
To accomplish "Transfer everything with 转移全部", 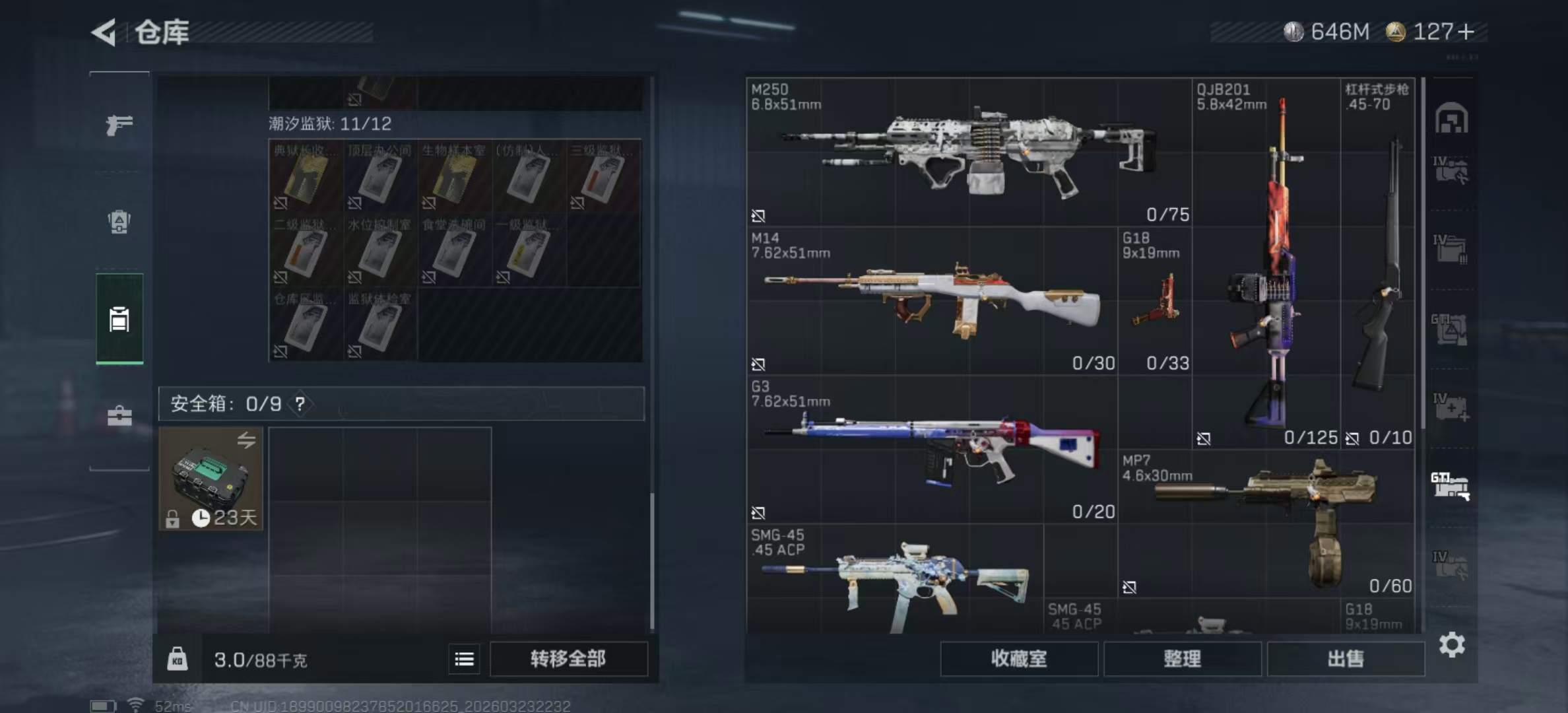I will [568, 659].
